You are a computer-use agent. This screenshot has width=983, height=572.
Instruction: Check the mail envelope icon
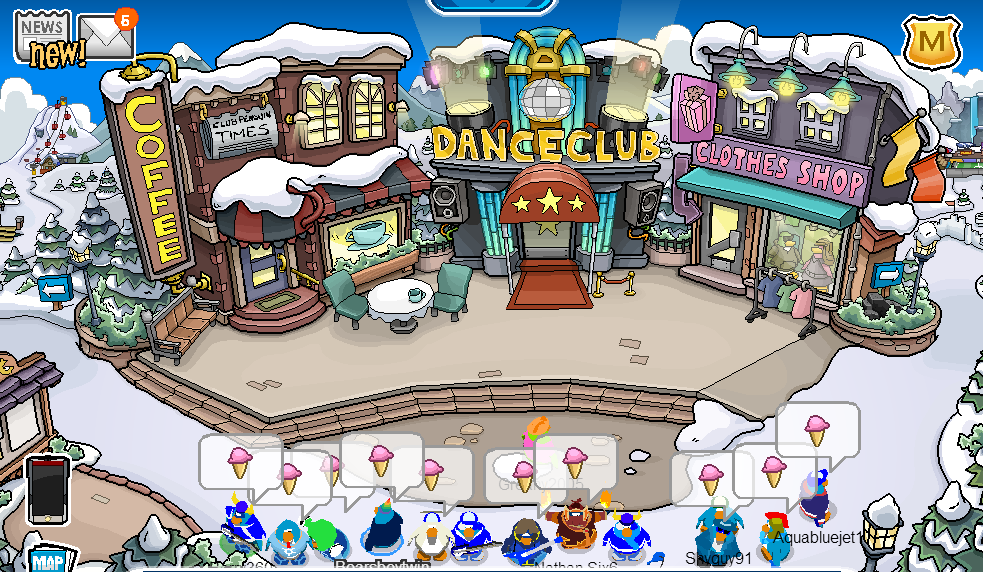coord(105,38)
